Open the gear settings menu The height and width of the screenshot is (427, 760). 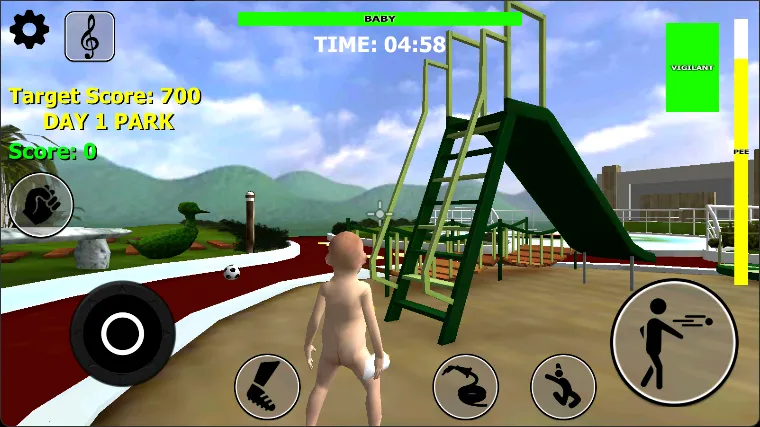pos(29,31)
